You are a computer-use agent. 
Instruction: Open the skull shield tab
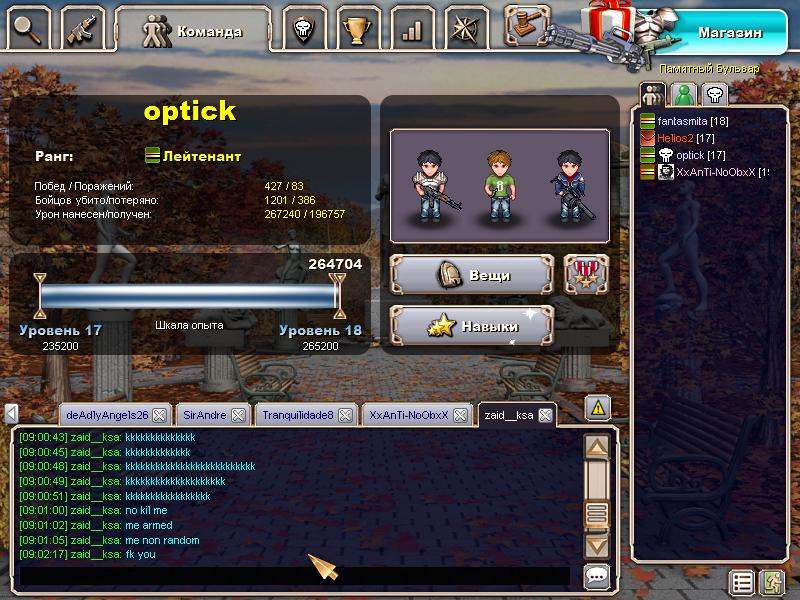[303, 29]
